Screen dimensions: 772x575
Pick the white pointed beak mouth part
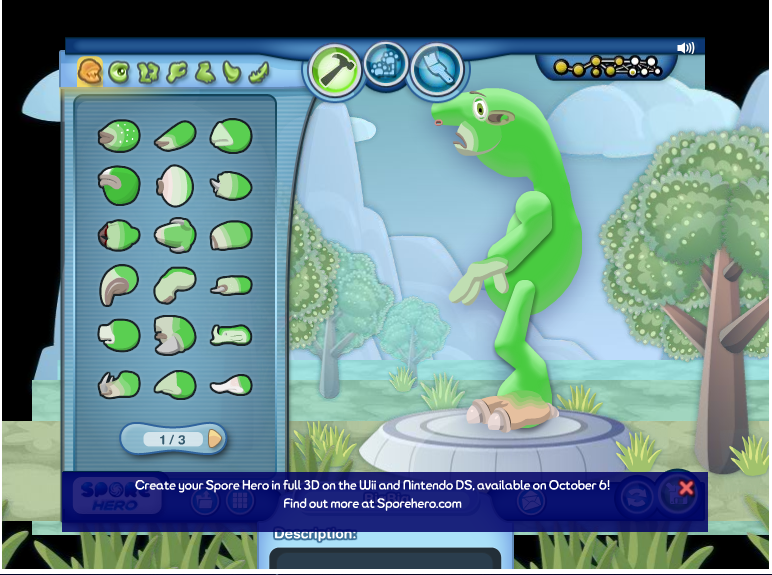[x=231, y=384]
